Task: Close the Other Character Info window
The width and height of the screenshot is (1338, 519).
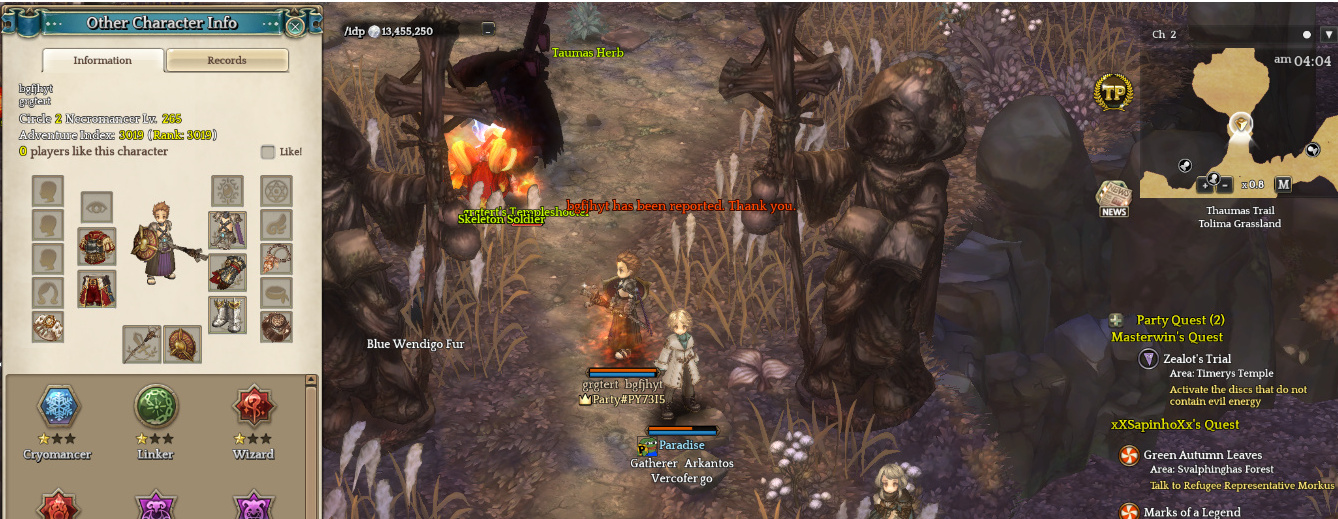Action: [295, 25]
